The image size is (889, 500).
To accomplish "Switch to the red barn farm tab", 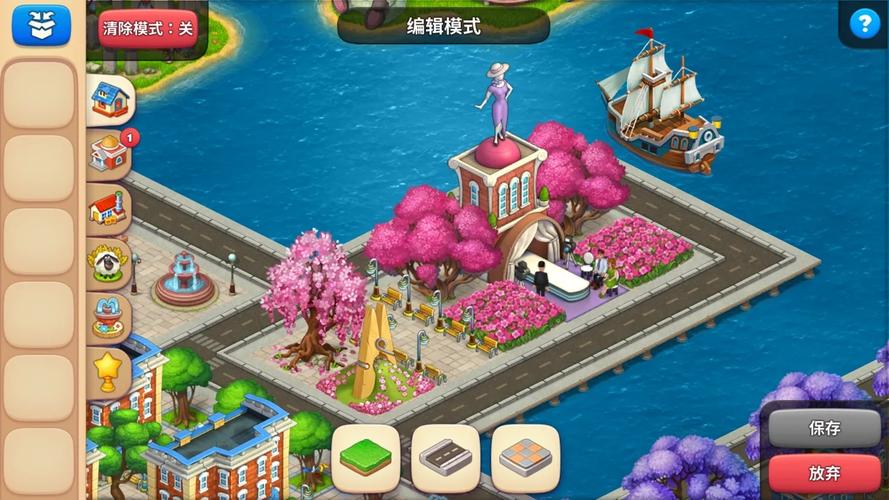I will 108,209.
